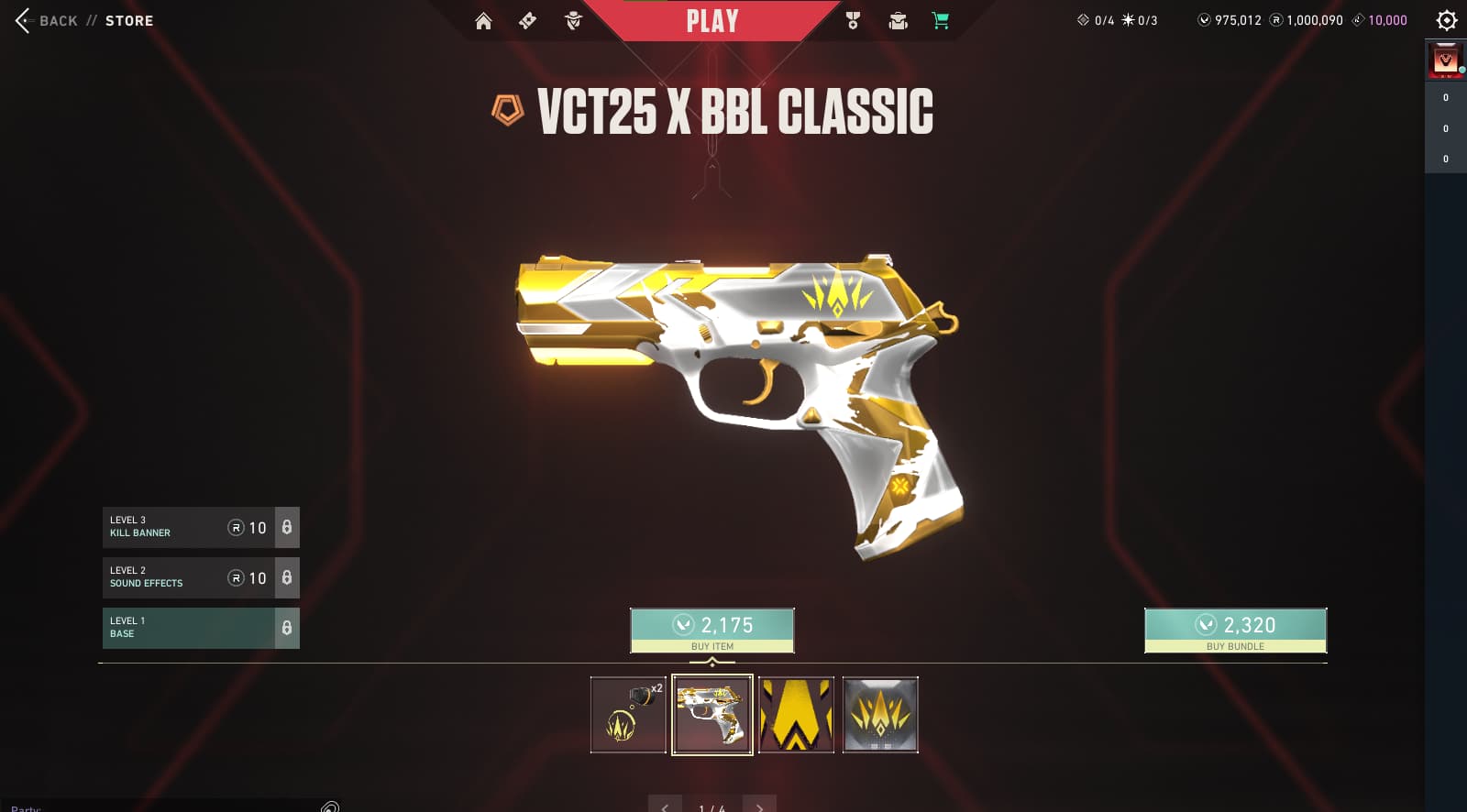Viewport: 1467px width, 812px height.
Task: Go back to the Store
Action: point(83,20)
